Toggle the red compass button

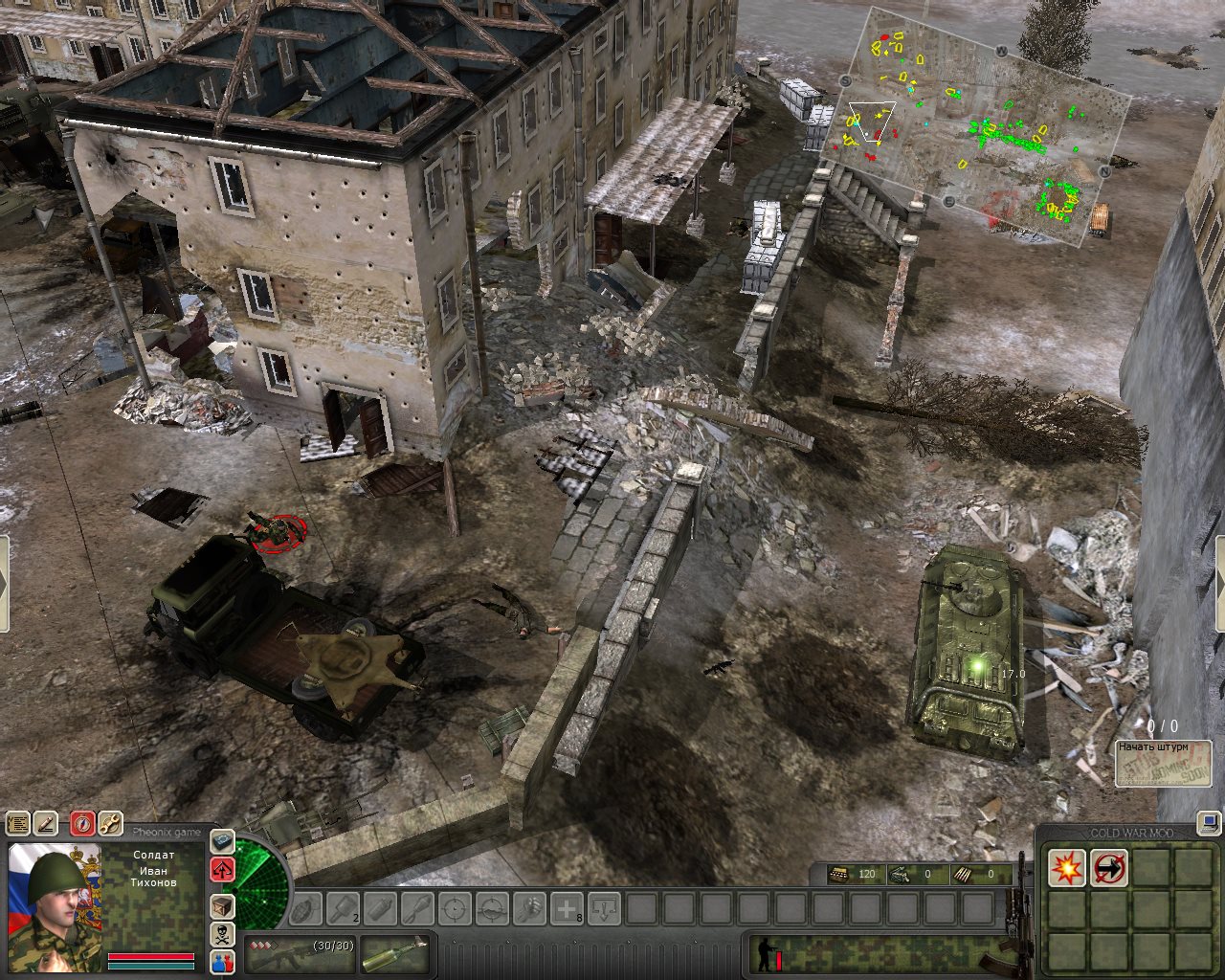[x=83, y=823]
